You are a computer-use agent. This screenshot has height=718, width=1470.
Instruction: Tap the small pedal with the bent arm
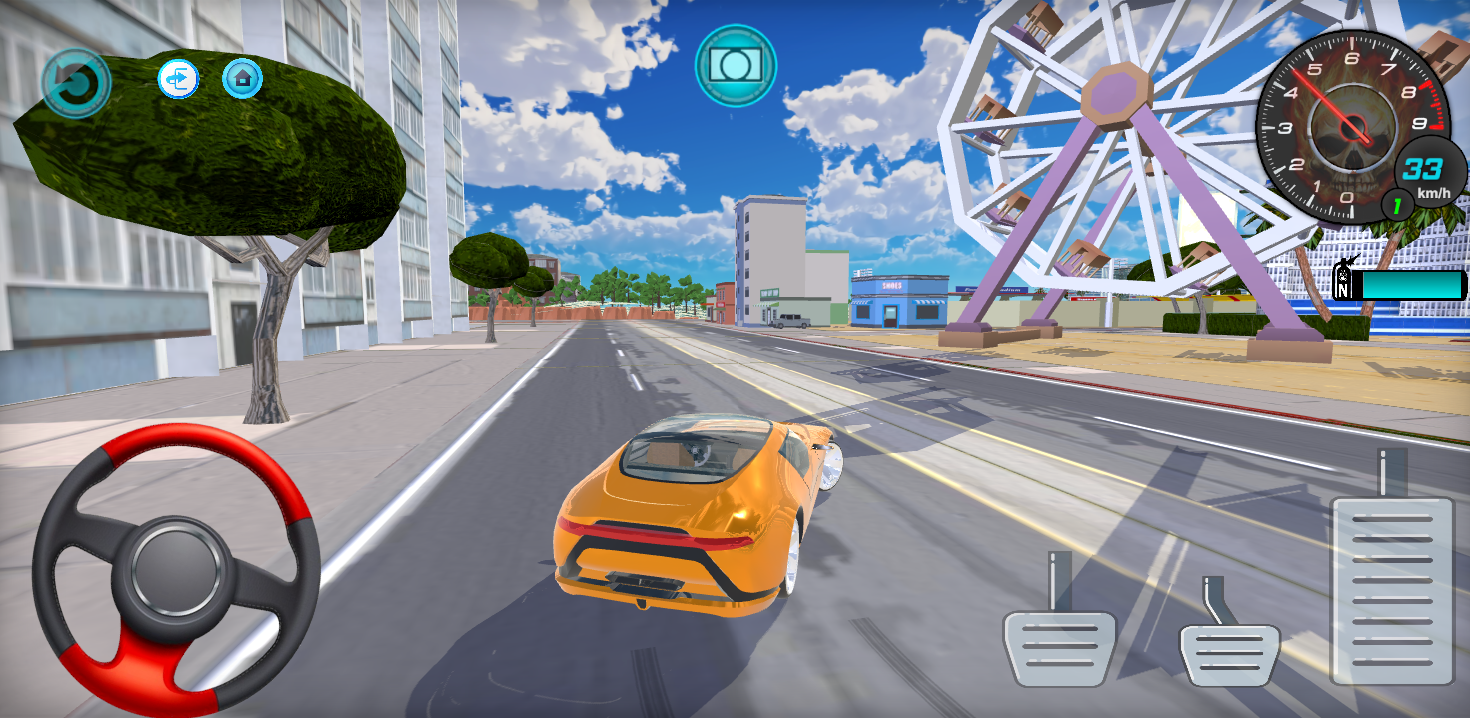(x=1229, y=652)
